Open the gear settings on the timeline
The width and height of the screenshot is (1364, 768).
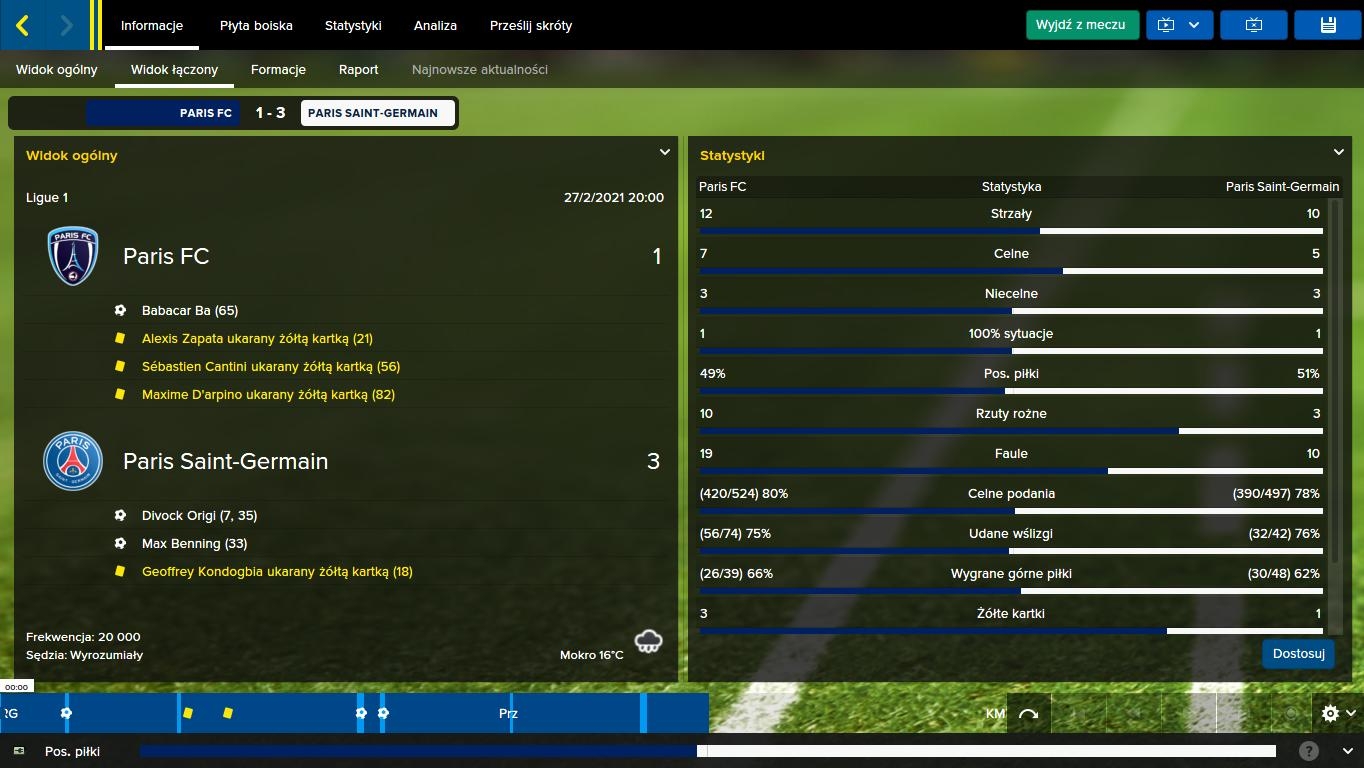coord(1337,713)
